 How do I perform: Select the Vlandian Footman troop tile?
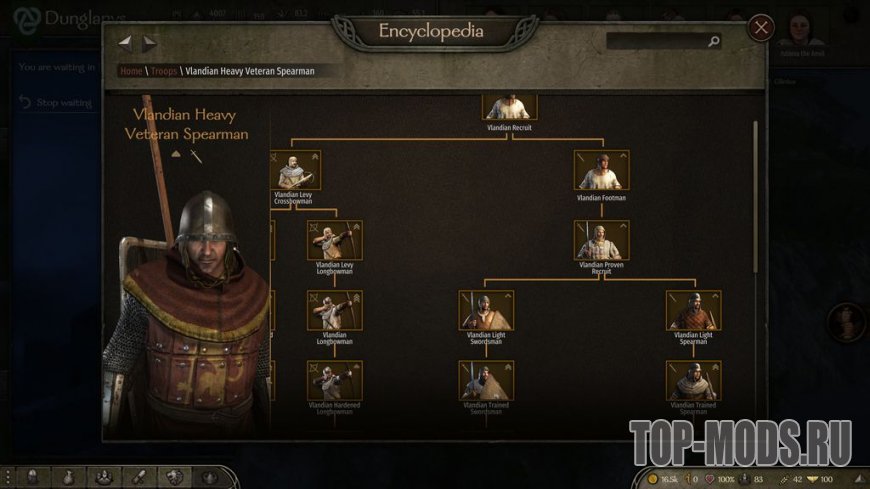pos(602,171)
